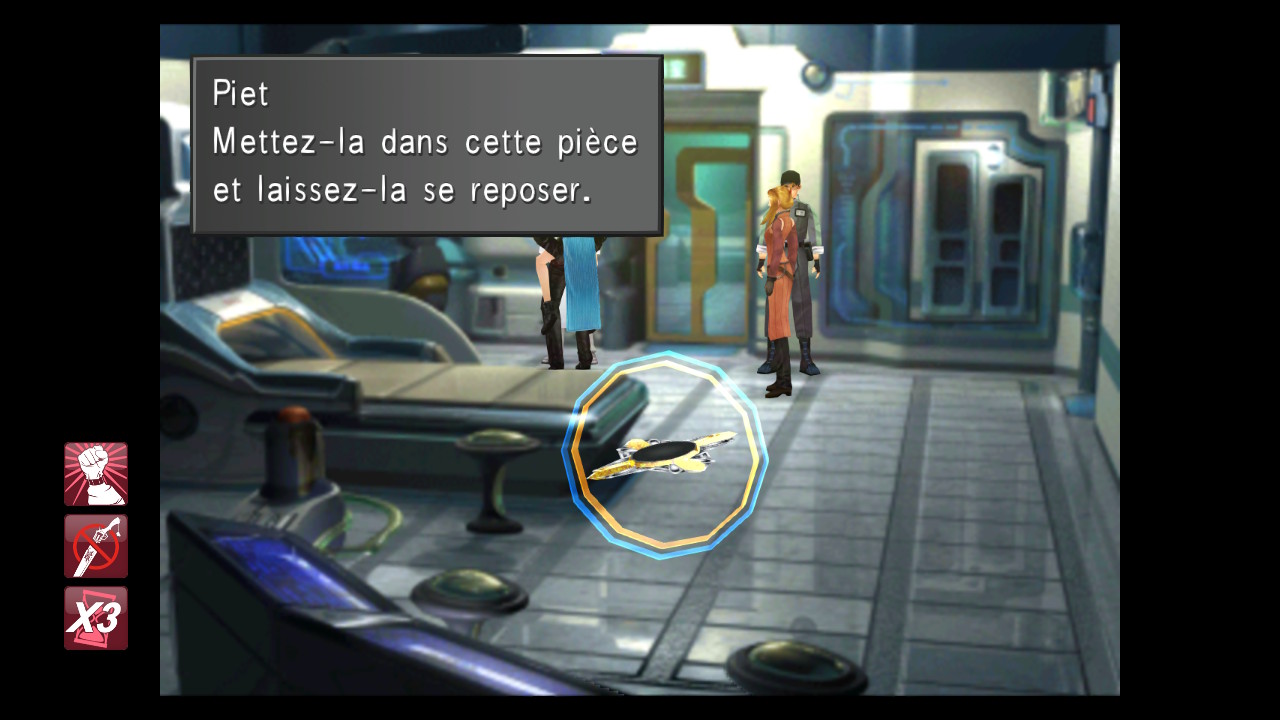
Task: Click the red X on the No Encounters icon
Action: coord(96,545)
